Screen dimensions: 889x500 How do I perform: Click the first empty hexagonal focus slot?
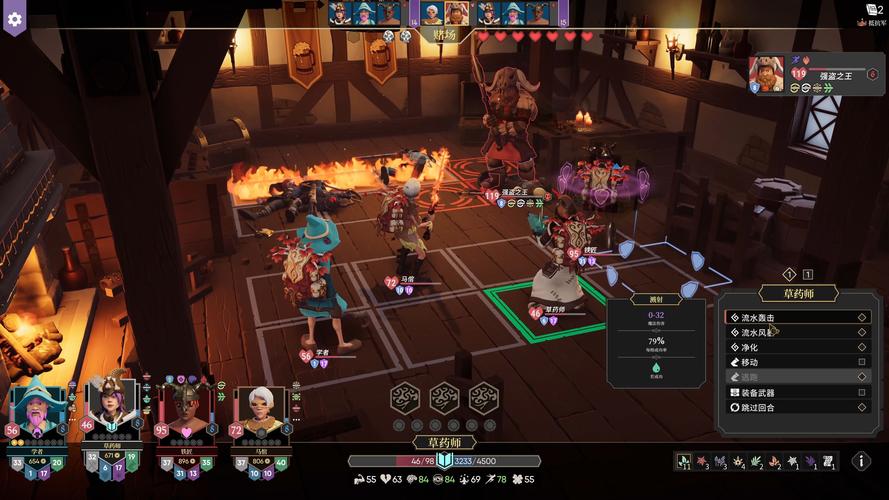point(405,398)
